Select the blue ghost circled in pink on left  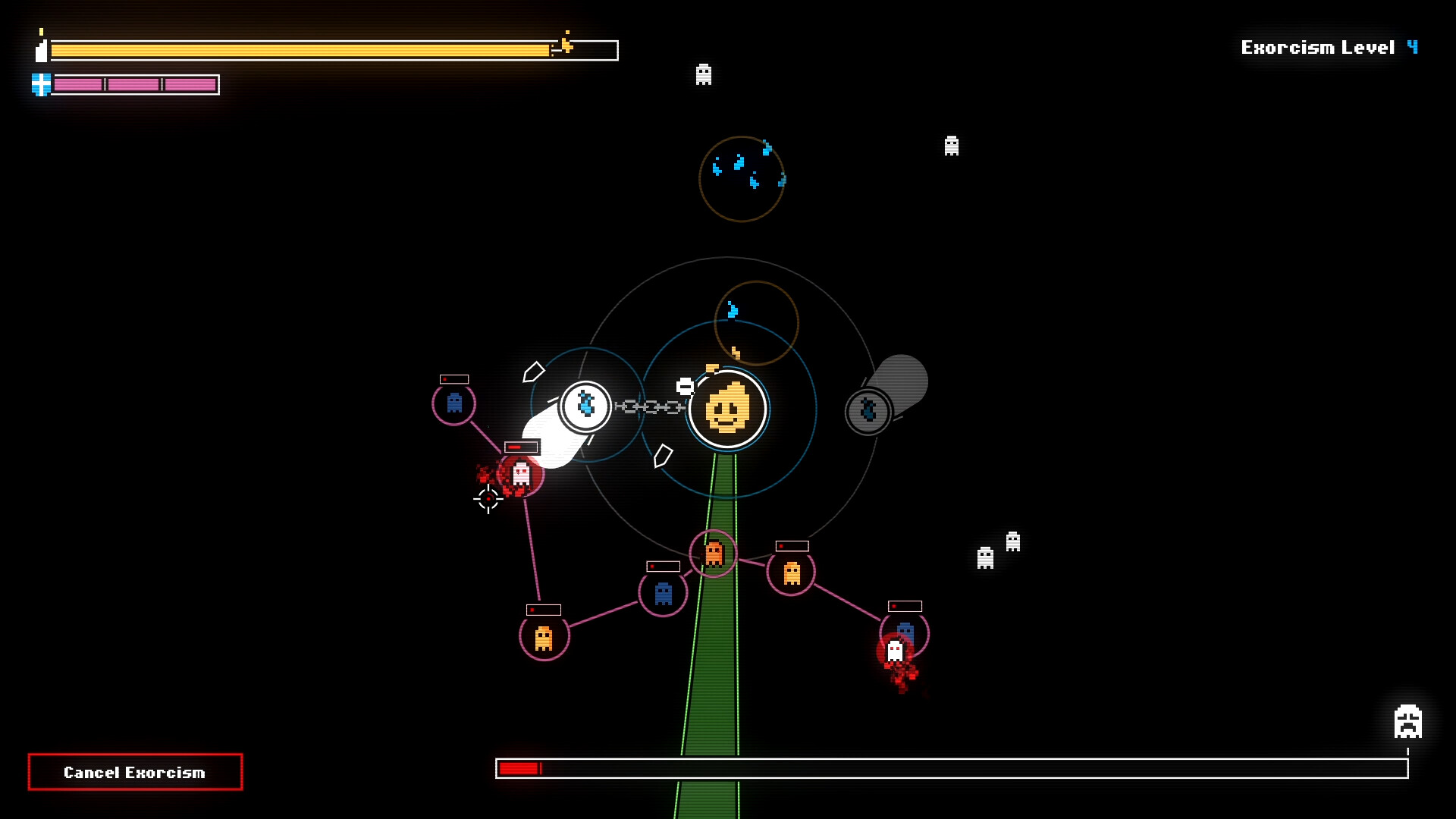[453, 404]
